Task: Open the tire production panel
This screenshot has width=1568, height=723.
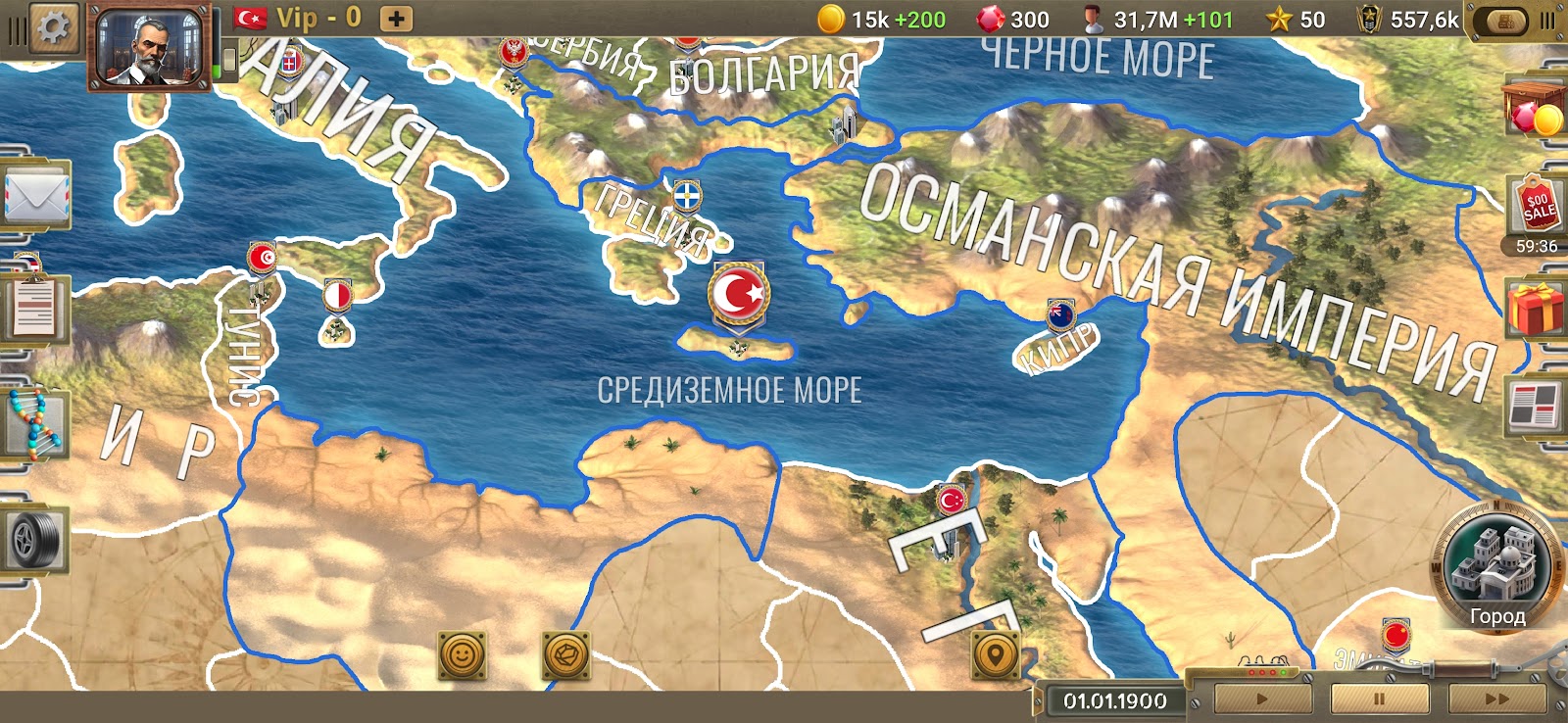Action: tap(36, 538)
